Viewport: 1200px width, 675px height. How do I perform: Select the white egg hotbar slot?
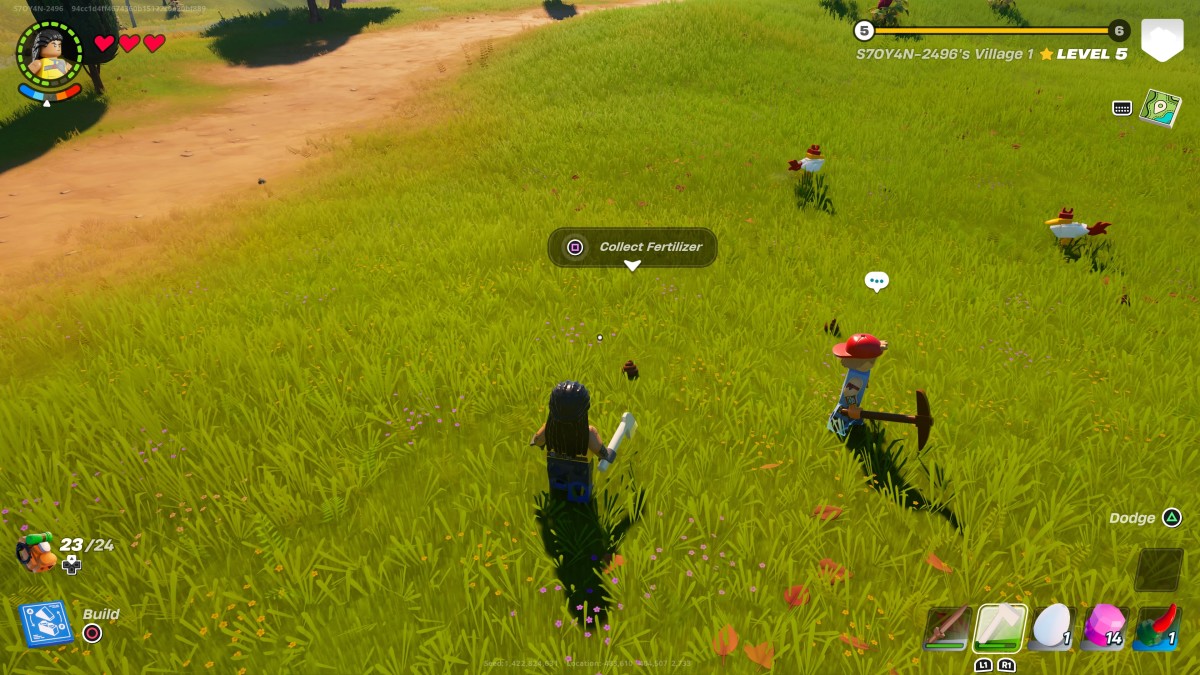[1051, 628]
